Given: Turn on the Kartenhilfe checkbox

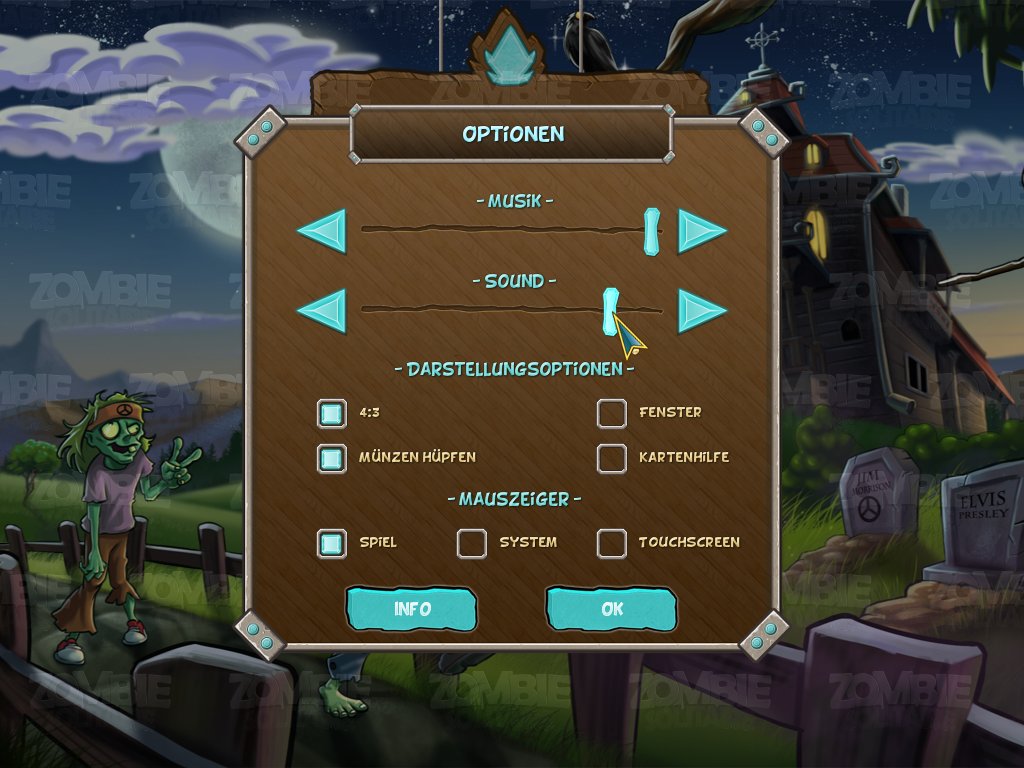Looking at the screenshot, I should click(612, 458).
